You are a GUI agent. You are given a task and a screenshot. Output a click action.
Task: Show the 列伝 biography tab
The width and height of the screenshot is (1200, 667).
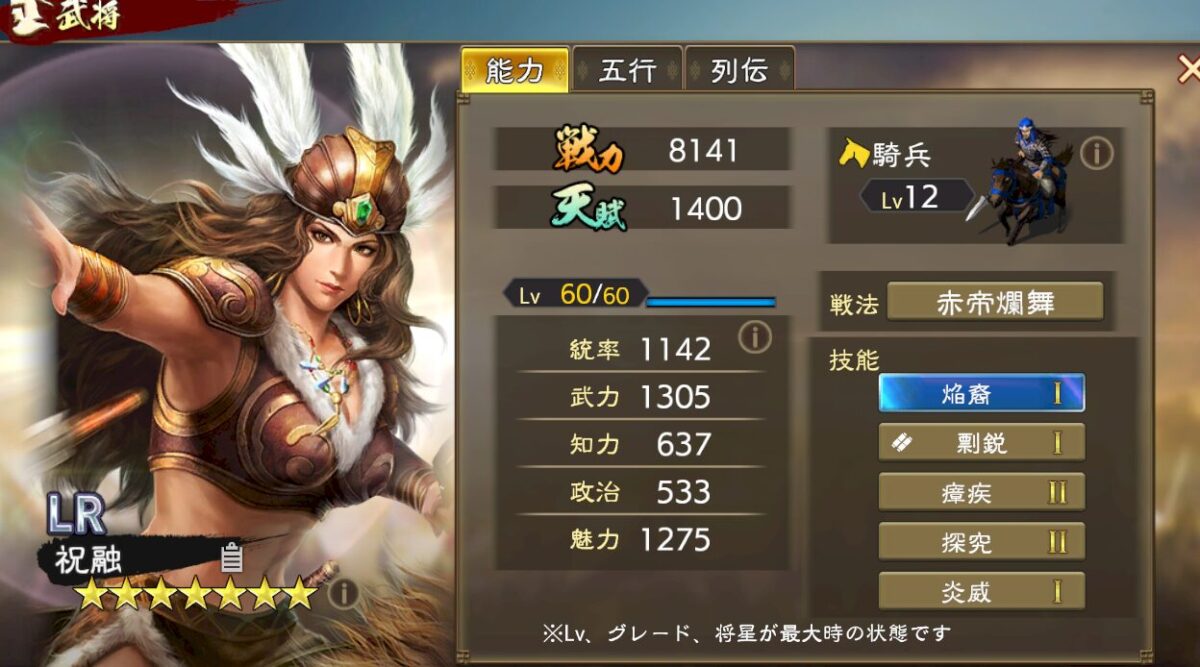[x=739, y=70]
